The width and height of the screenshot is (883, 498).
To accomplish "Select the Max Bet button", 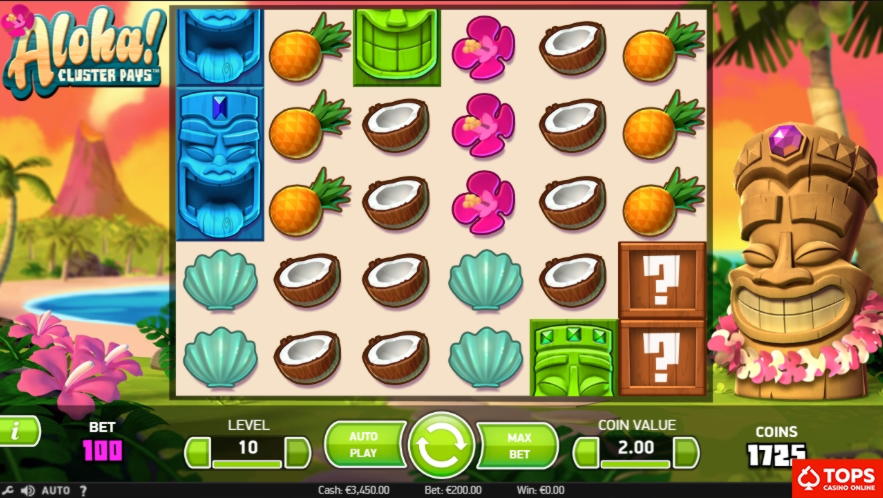I will coord(519,444).
